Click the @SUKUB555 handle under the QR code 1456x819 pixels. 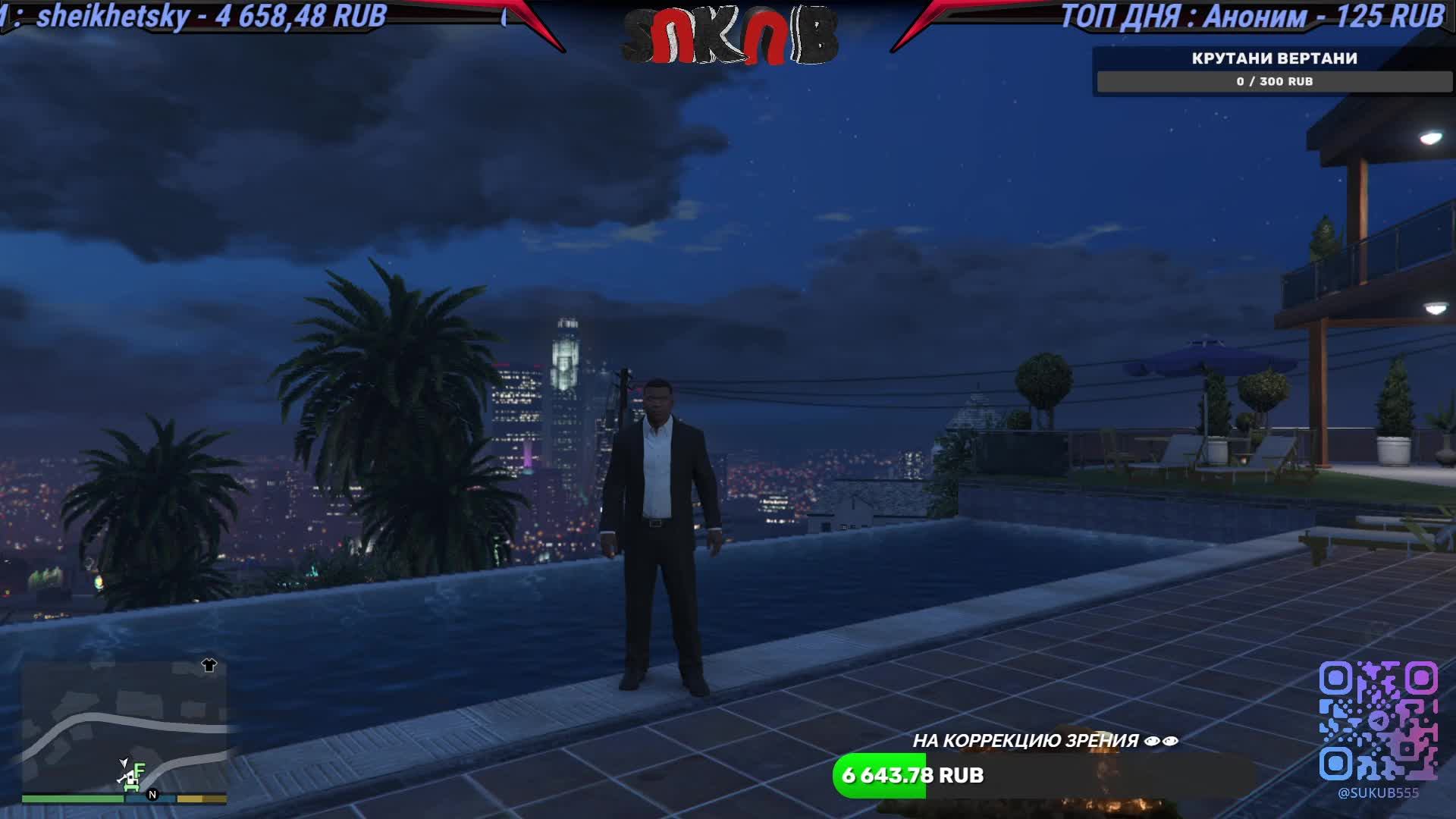(x=1379, y=792)
